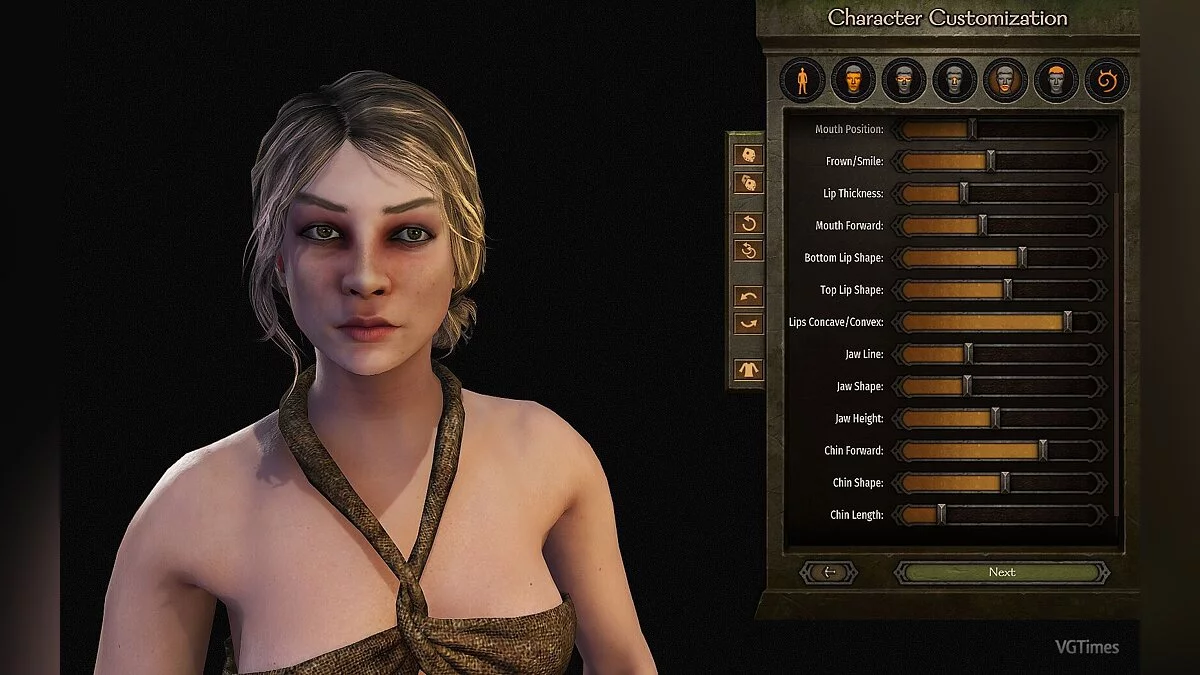Toggle clothing with the tunic icon
1200x675 pixels.
(x=748, y=369)
